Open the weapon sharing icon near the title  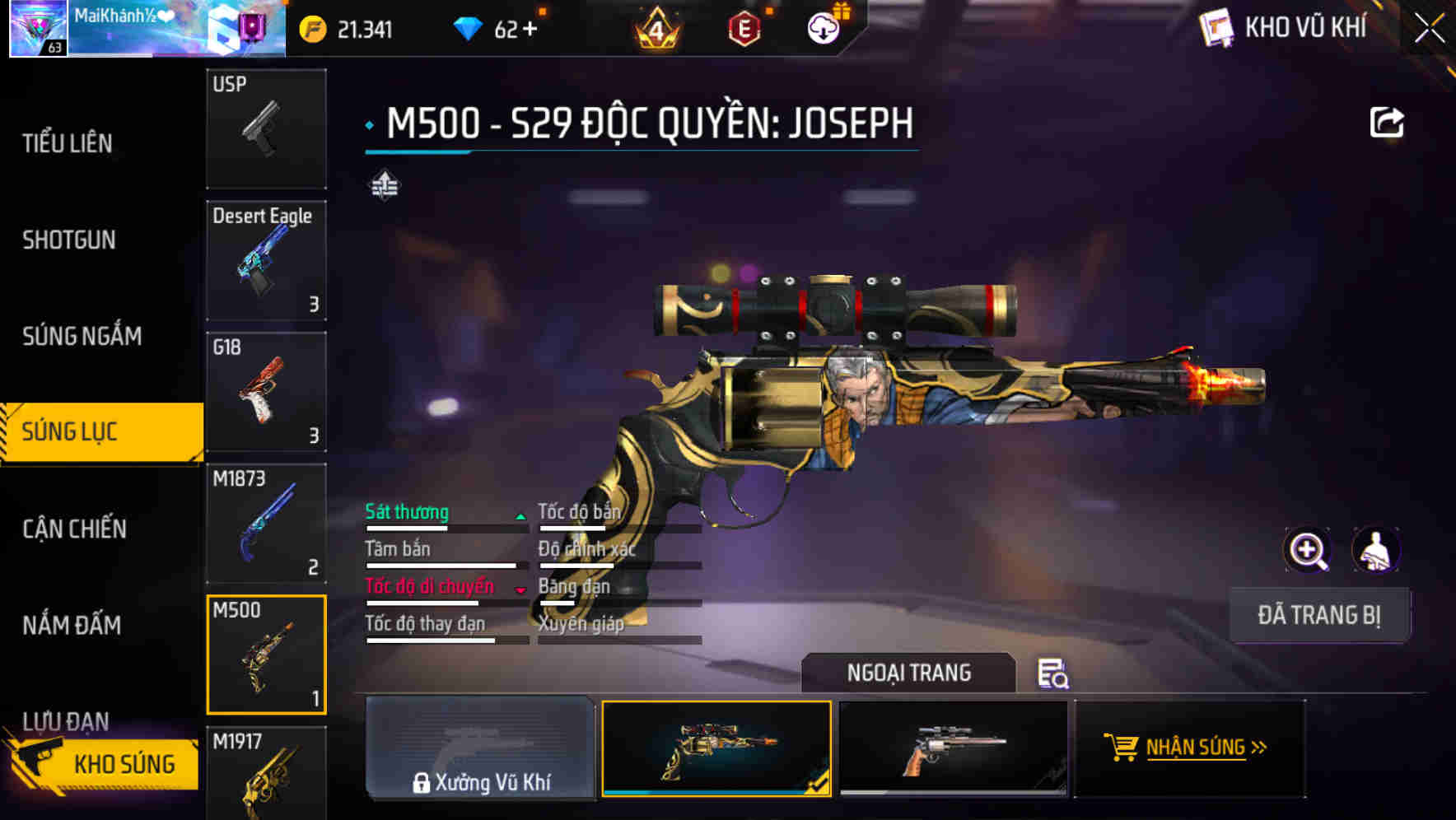tap(1388, 121)
